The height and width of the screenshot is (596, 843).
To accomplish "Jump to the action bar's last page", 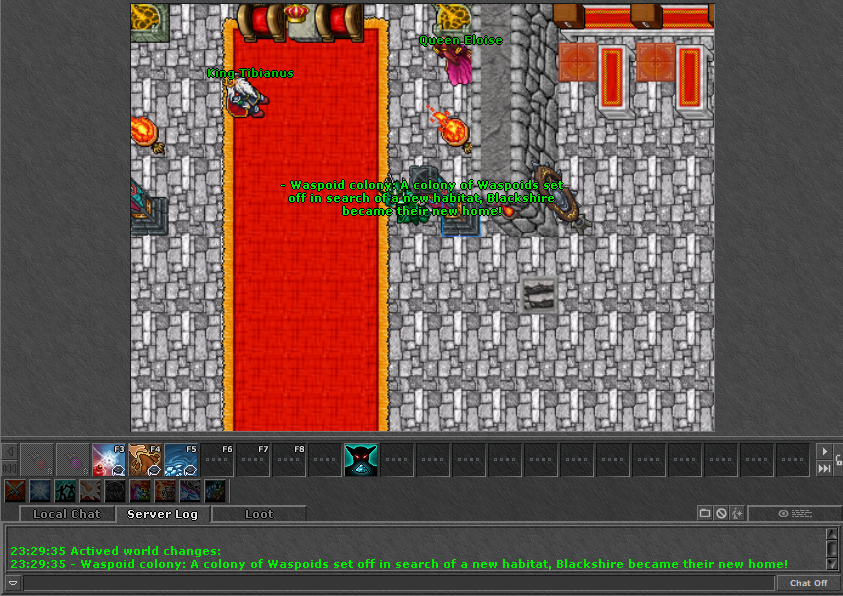I will coord(824,468).
